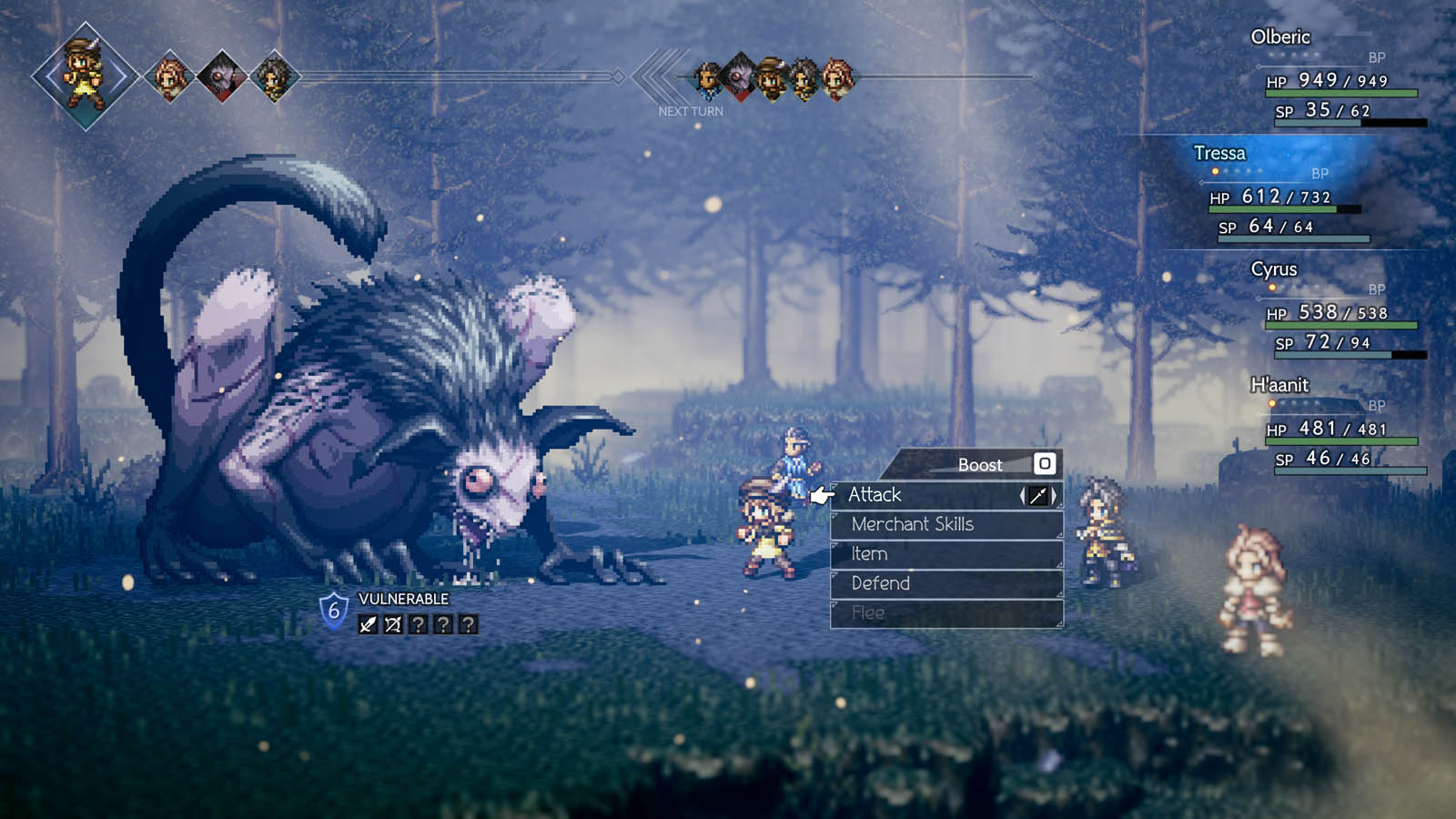Click the dagger icon beside the Attack command

[1040, 495]
